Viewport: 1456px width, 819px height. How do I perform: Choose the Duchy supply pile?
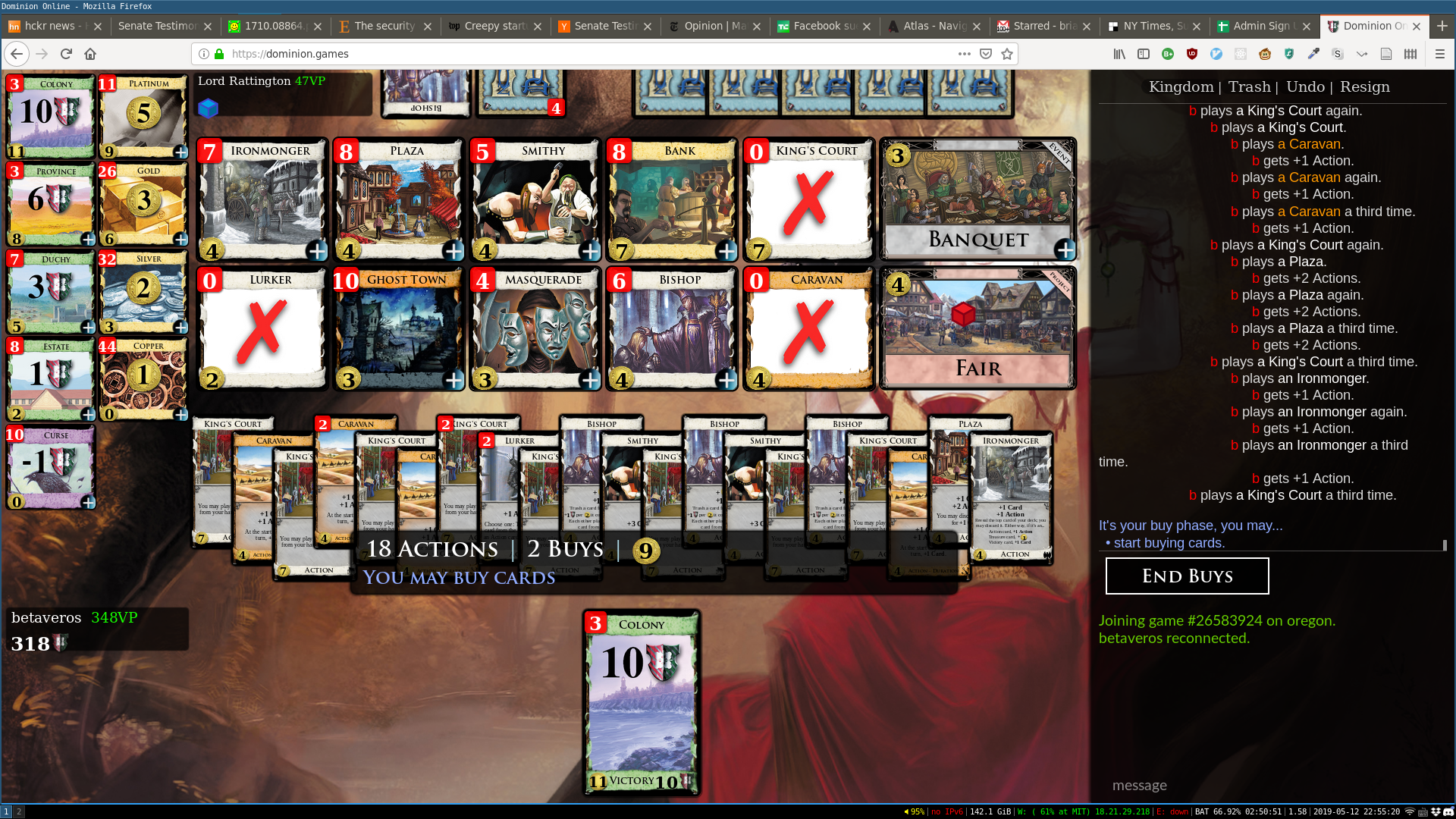point(51,291)
